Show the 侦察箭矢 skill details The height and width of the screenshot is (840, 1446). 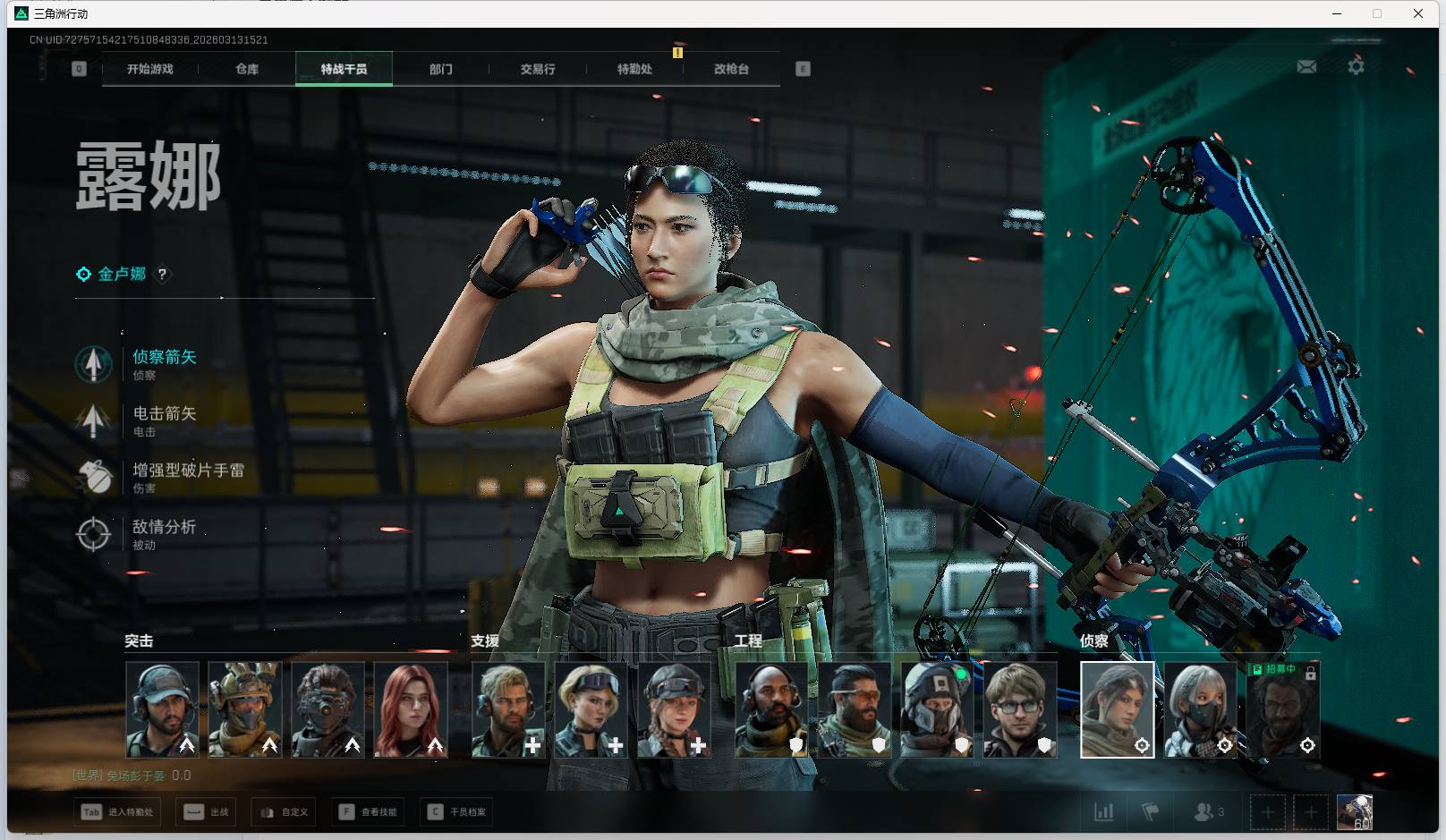pos(165,358)
